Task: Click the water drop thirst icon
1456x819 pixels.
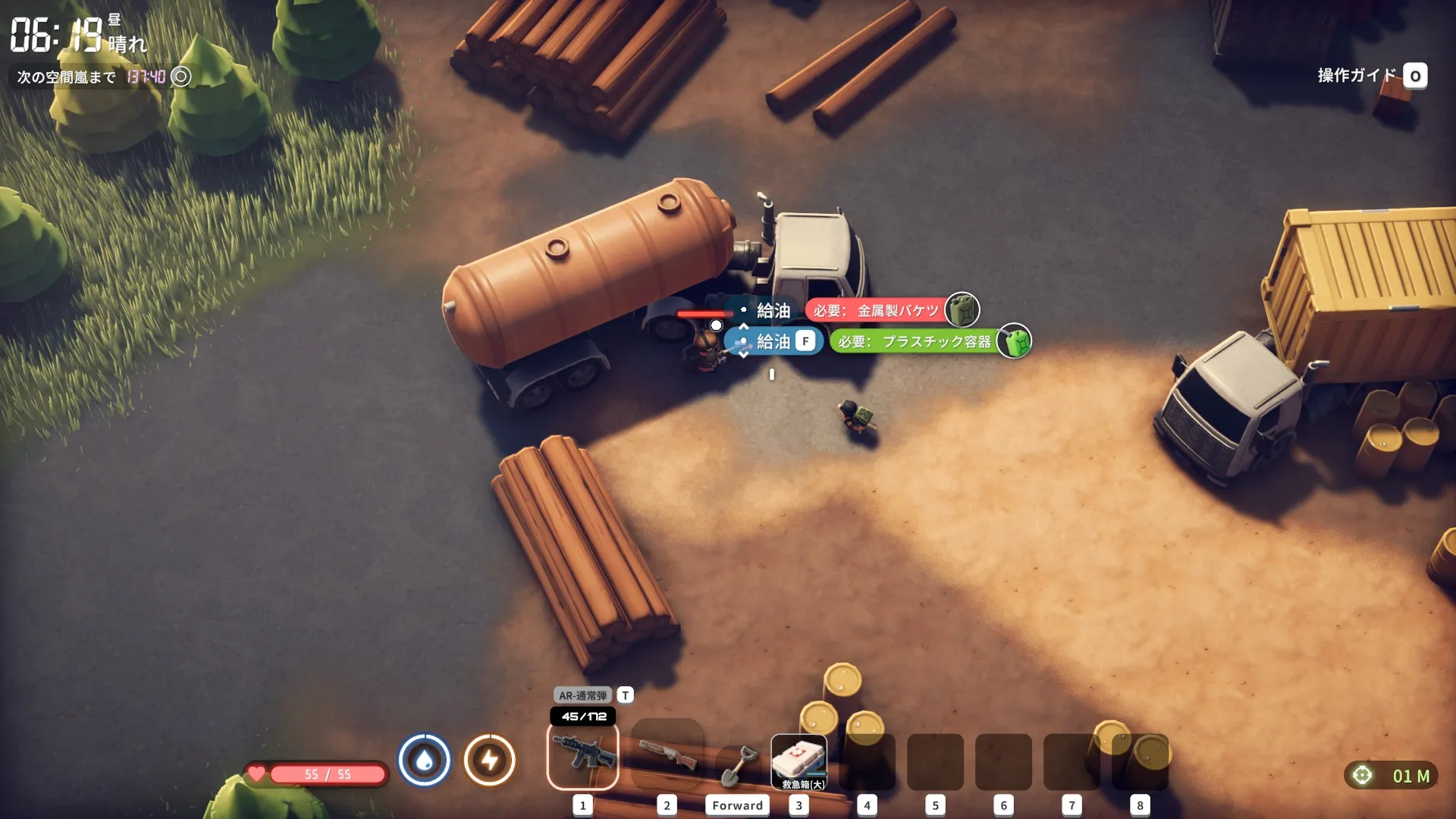Action: click(x=425, y=760)
